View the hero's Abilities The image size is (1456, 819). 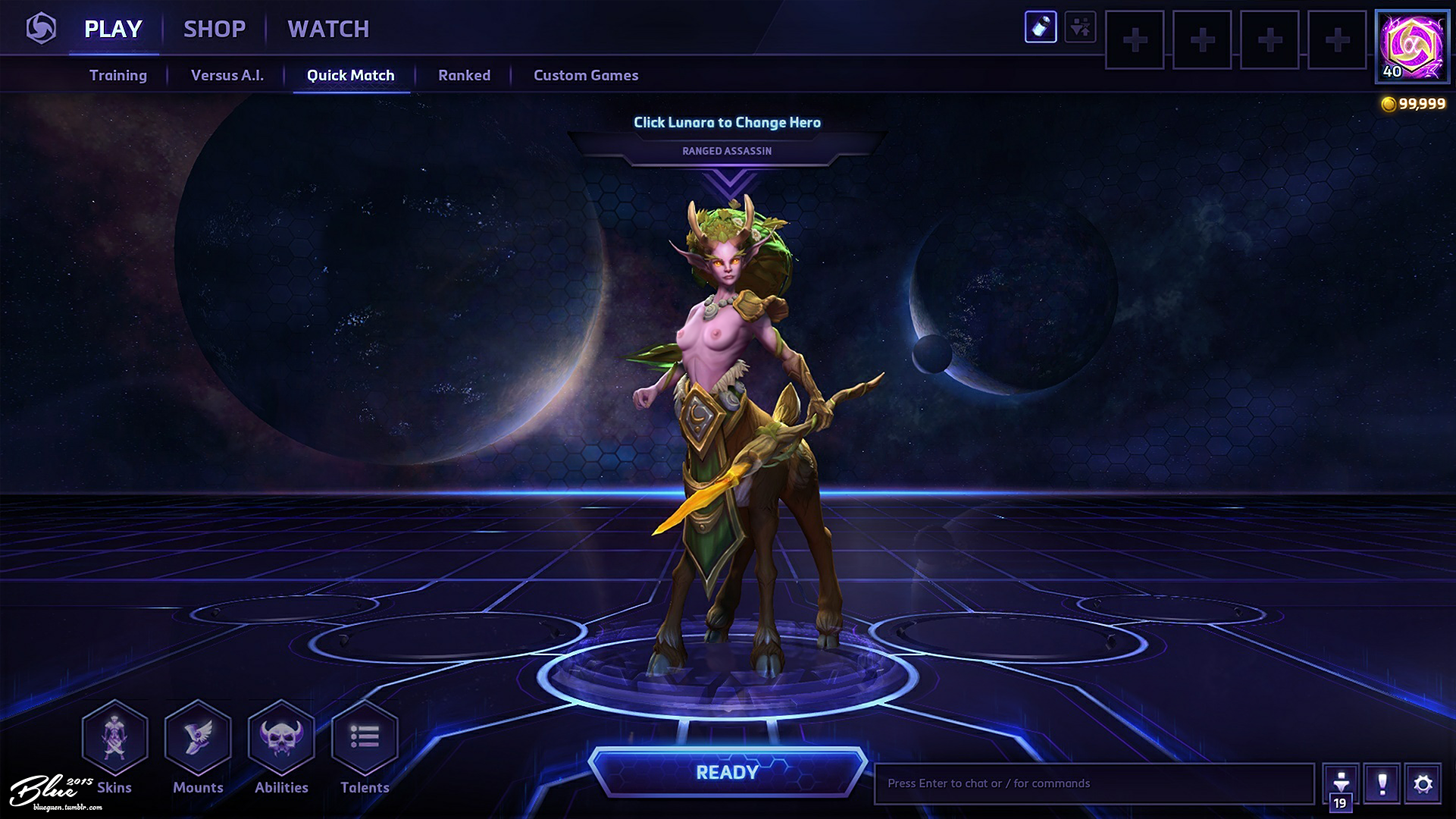pos(281,737)
